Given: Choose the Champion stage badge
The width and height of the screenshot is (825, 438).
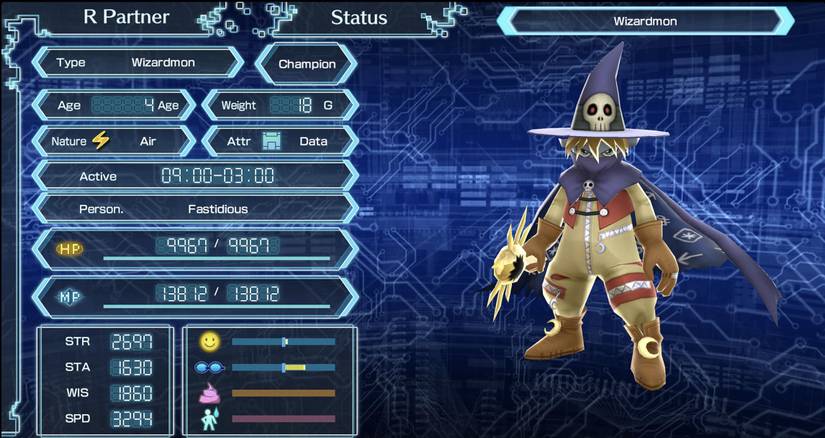Looking at the screenshot, I should (x=307, y=64).
